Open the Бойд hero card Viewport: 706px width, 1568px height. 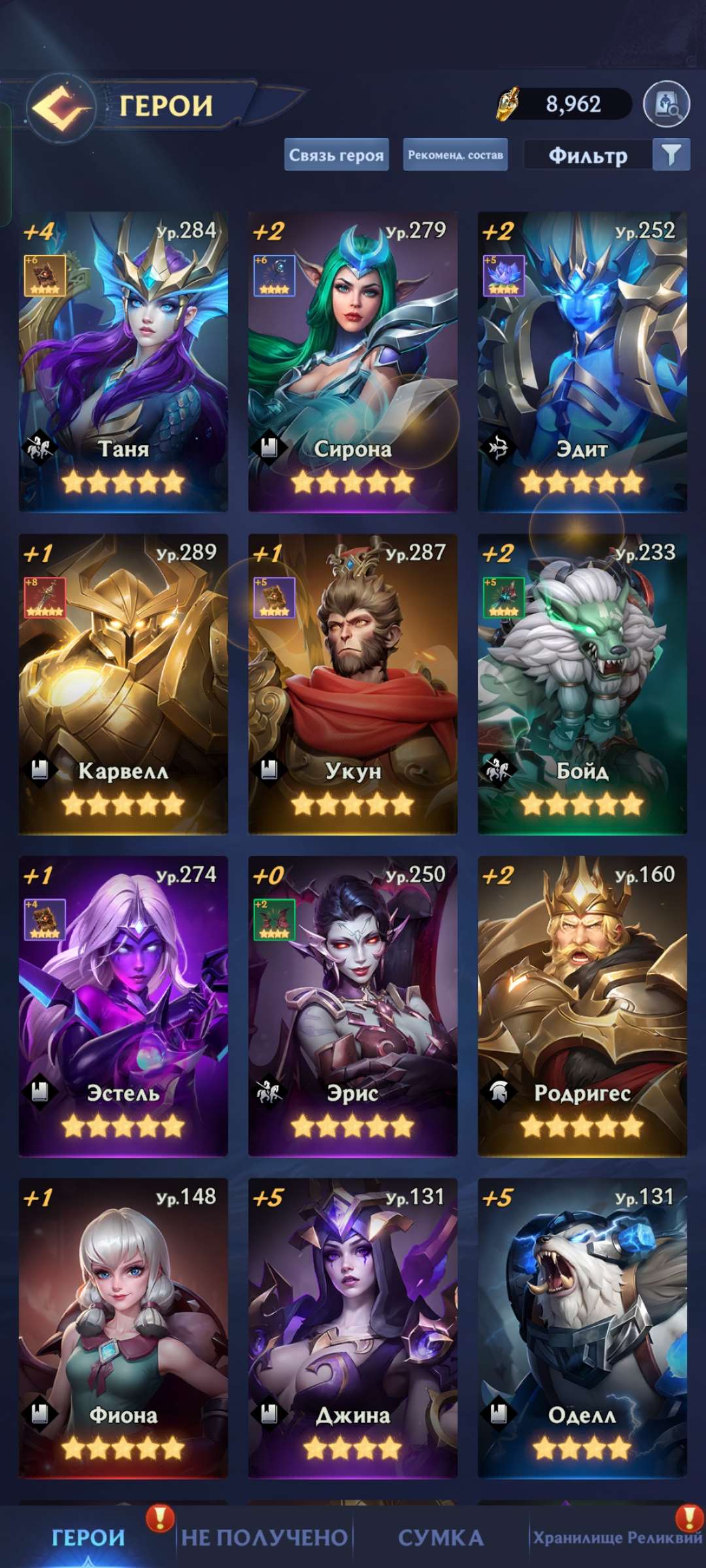pyautogui.click(x=582, y=683)
